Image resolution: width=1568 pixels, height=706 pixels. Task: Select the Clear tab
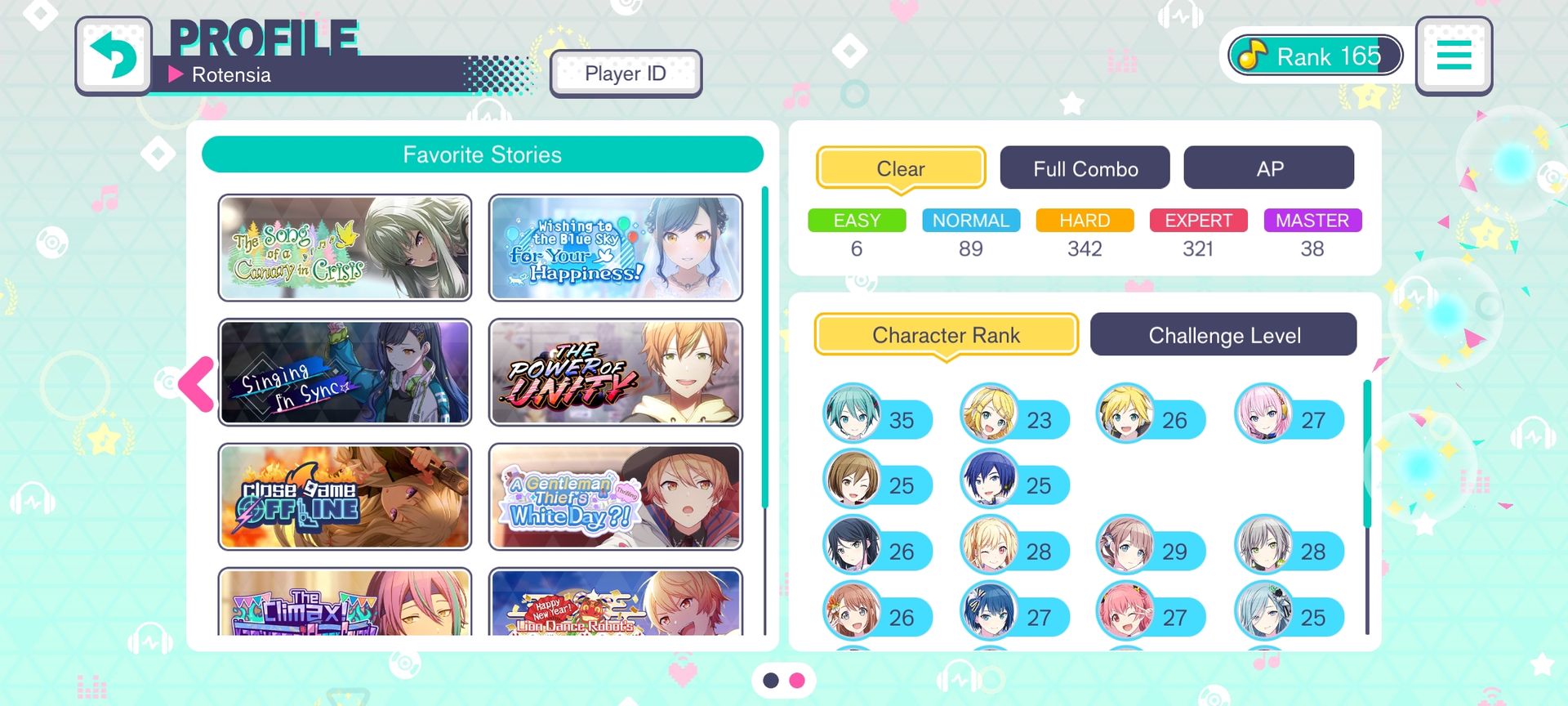pos(901,168)
